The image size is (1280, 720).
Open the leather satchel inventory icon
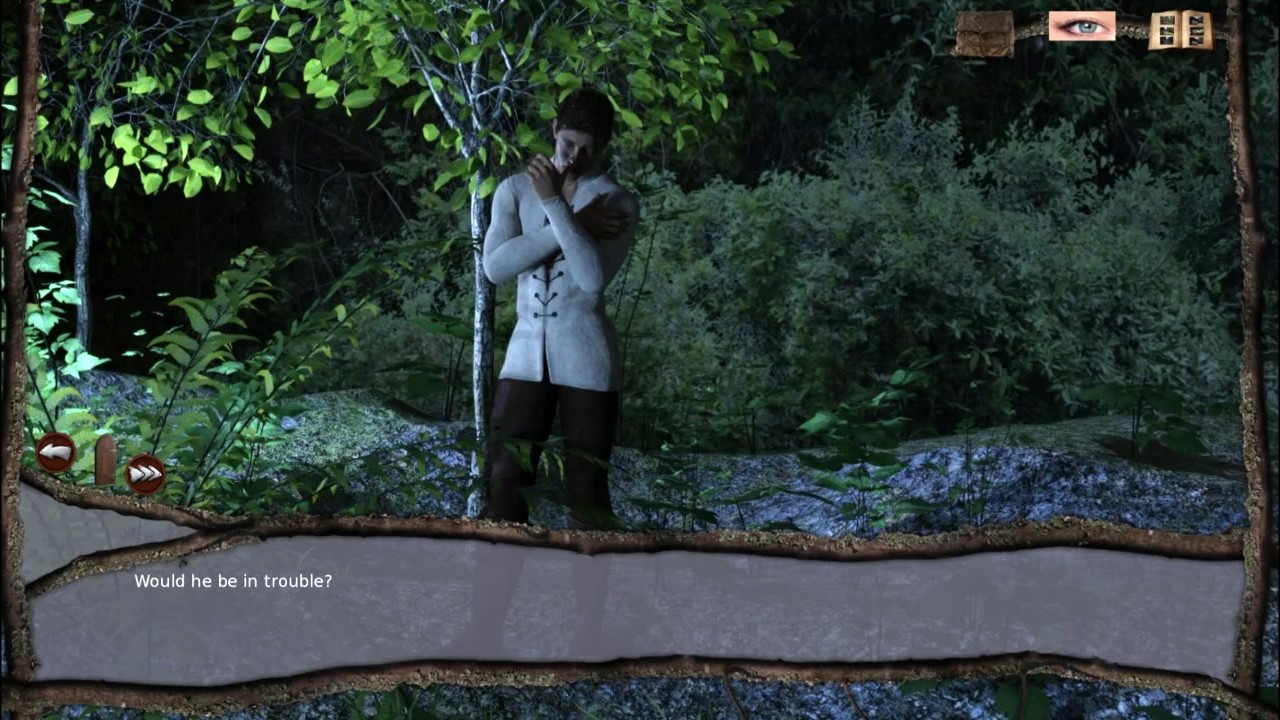pos(983,33)
